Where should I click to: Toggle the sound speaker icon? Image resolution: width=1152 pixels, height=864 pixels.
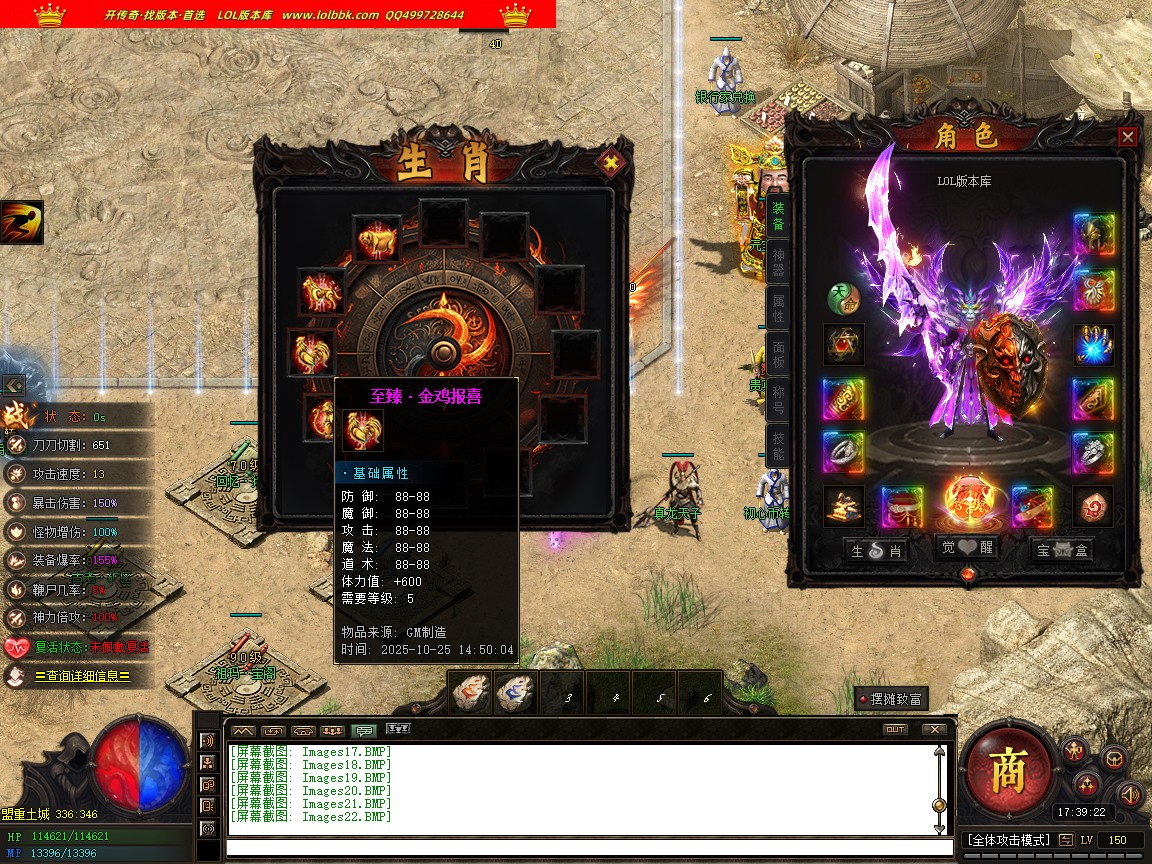click(1130, 795)
